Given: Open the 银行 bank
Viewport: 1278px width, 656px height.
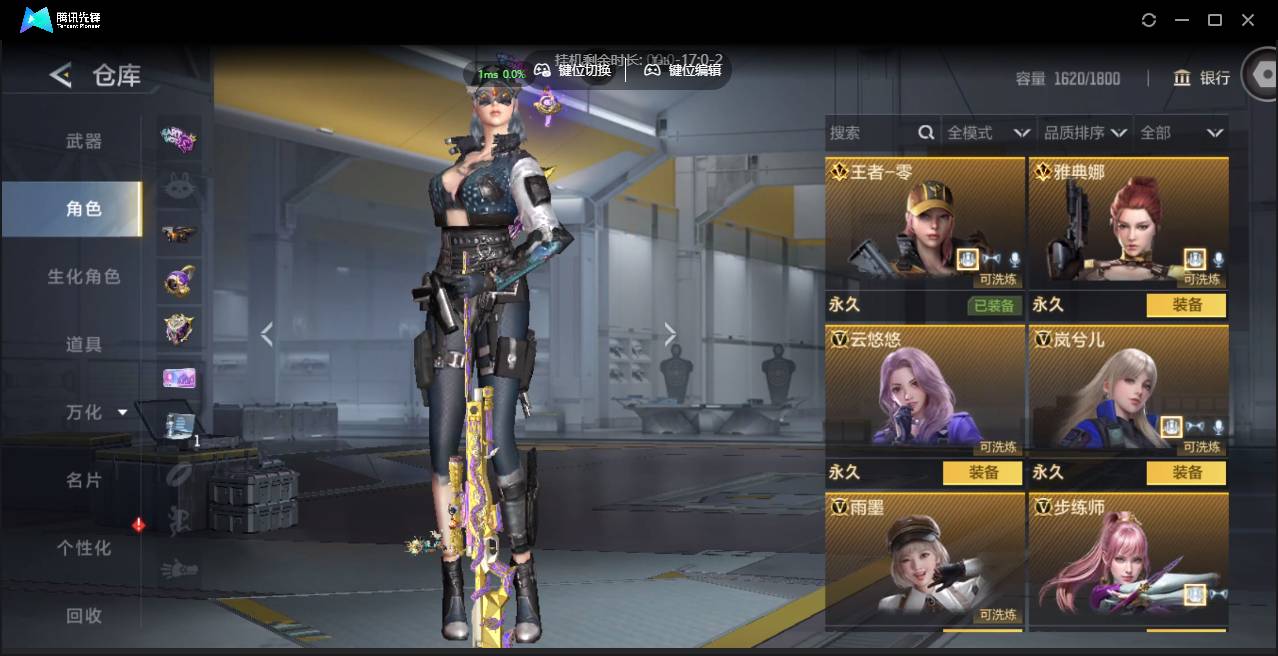Looking at the screenshot, I should point(1201,78).
